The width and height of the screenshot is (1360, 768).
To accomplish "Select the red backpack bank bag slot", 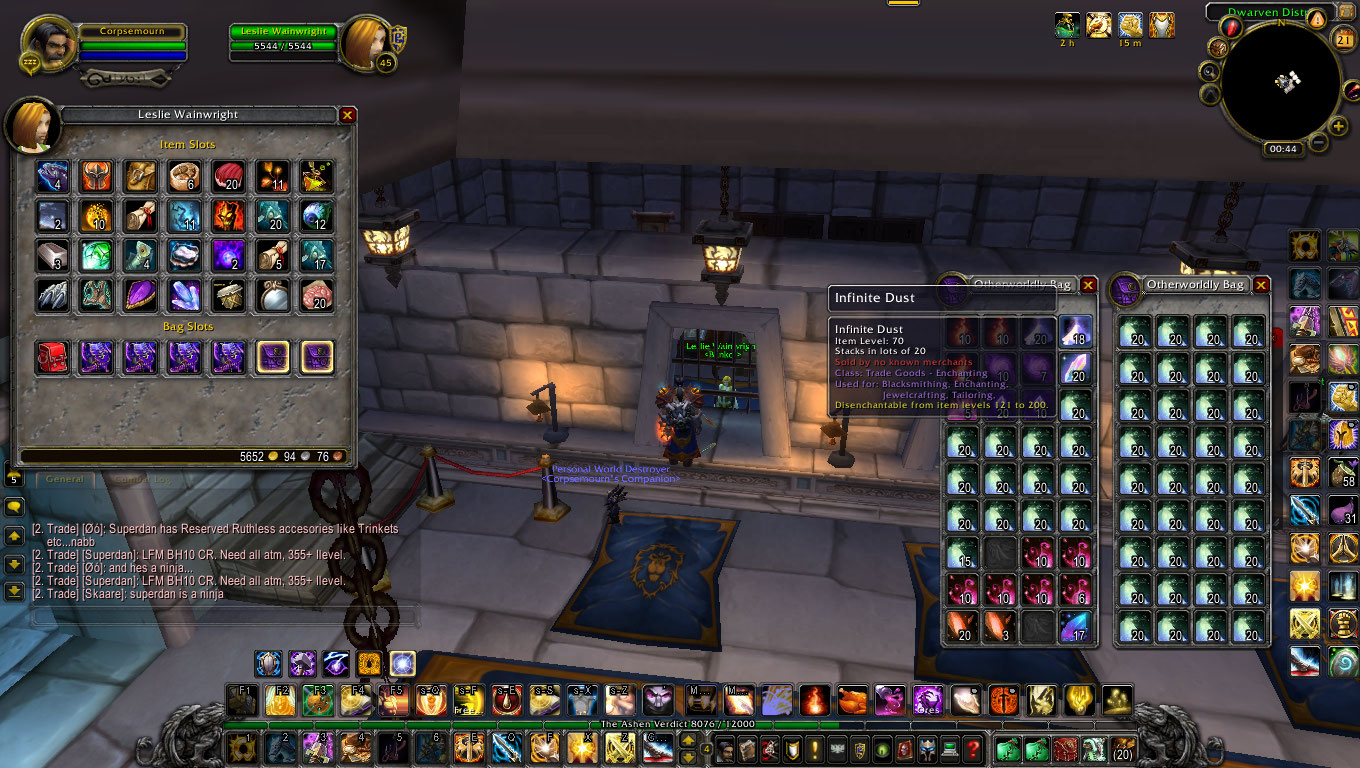I will point(52,357).
